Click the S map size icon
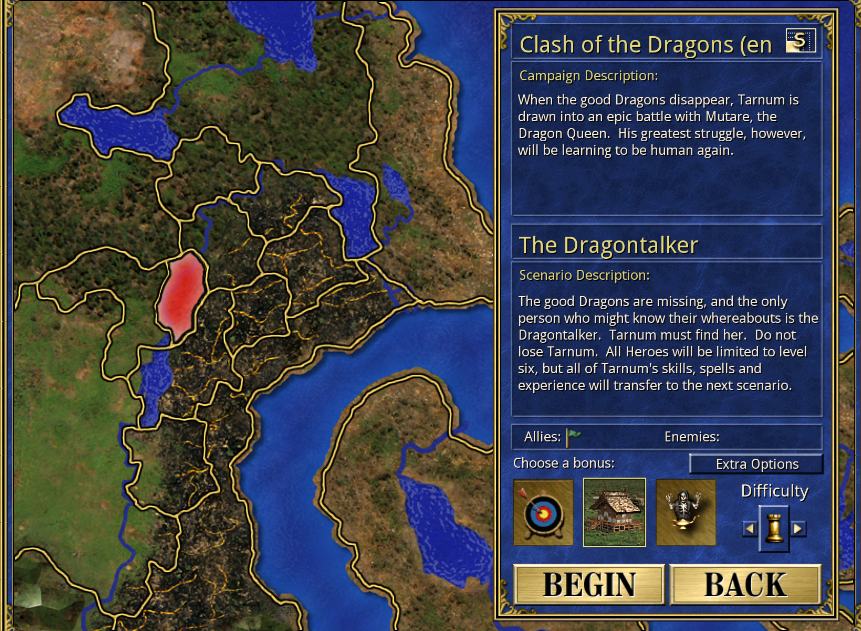Image resolution: width=861 pixels, height=631 pixels. [800, 41]
